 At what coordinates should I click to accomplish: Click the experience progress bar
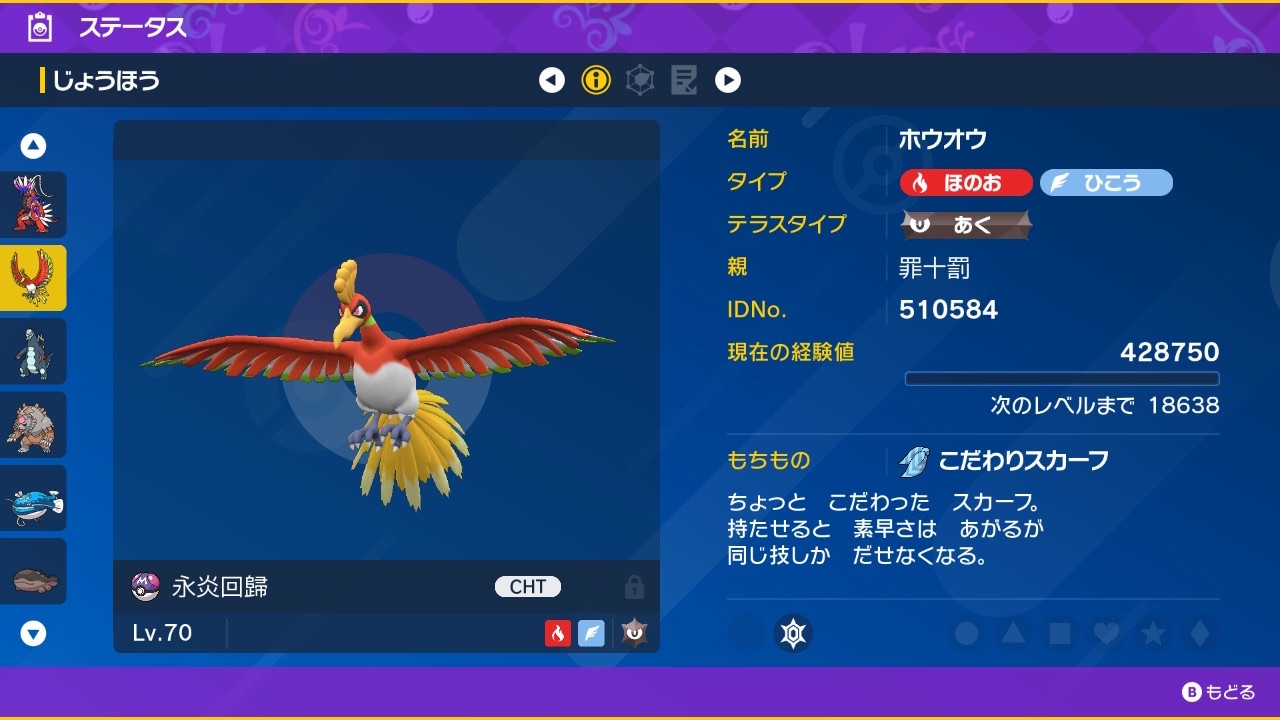point(1063,378)
